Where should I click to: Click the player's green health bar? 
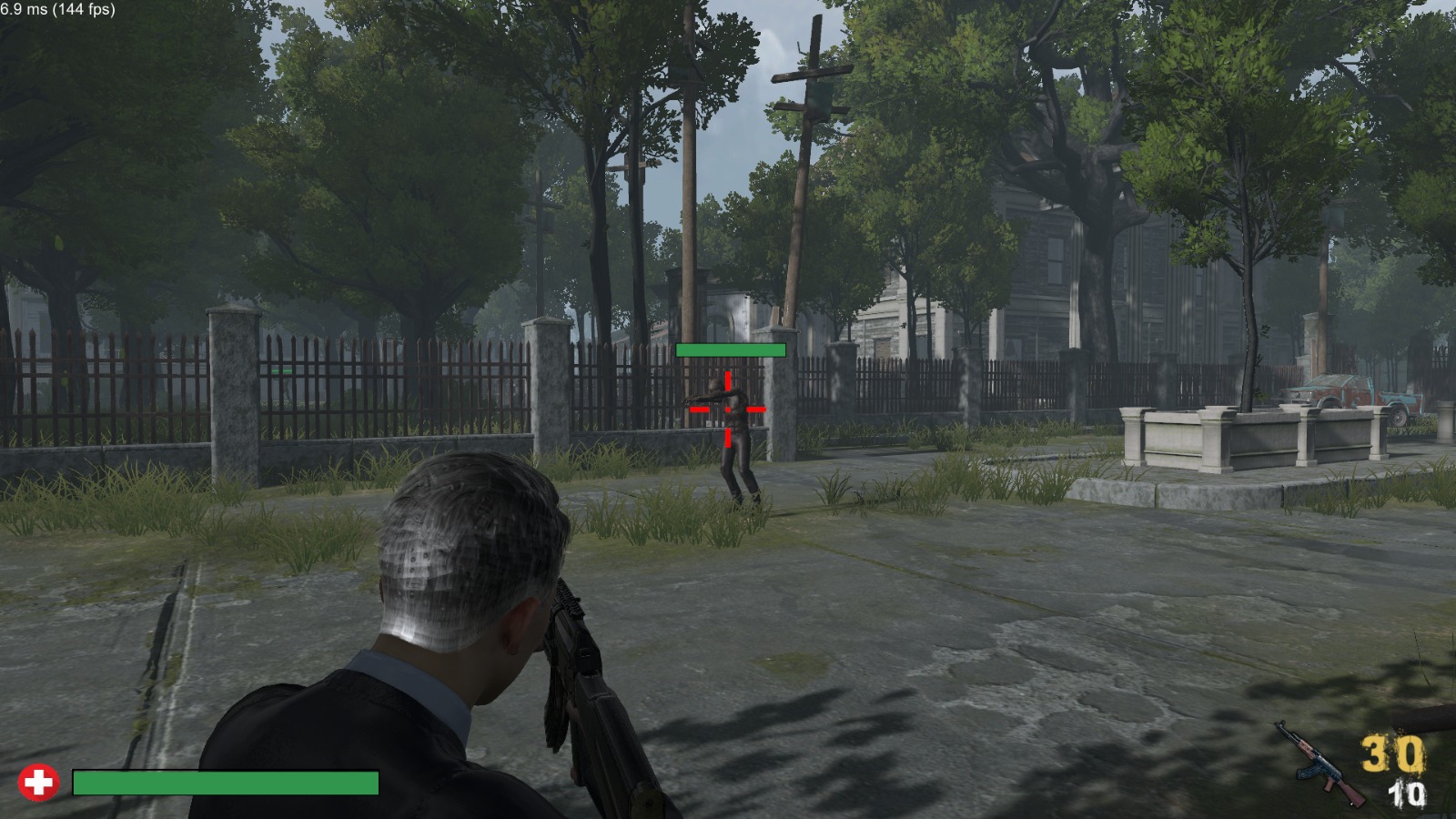click(x=226, y=781)
